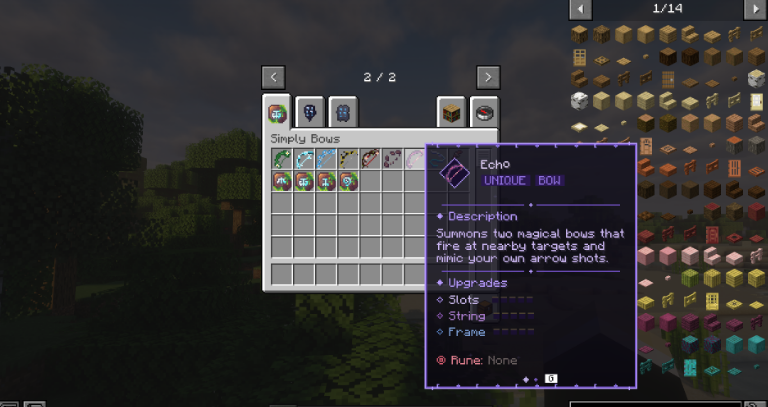Open the dark blue mask tab
Image resolution: width=768 pixels, height=407 pixels.
(x=311, y=112)
